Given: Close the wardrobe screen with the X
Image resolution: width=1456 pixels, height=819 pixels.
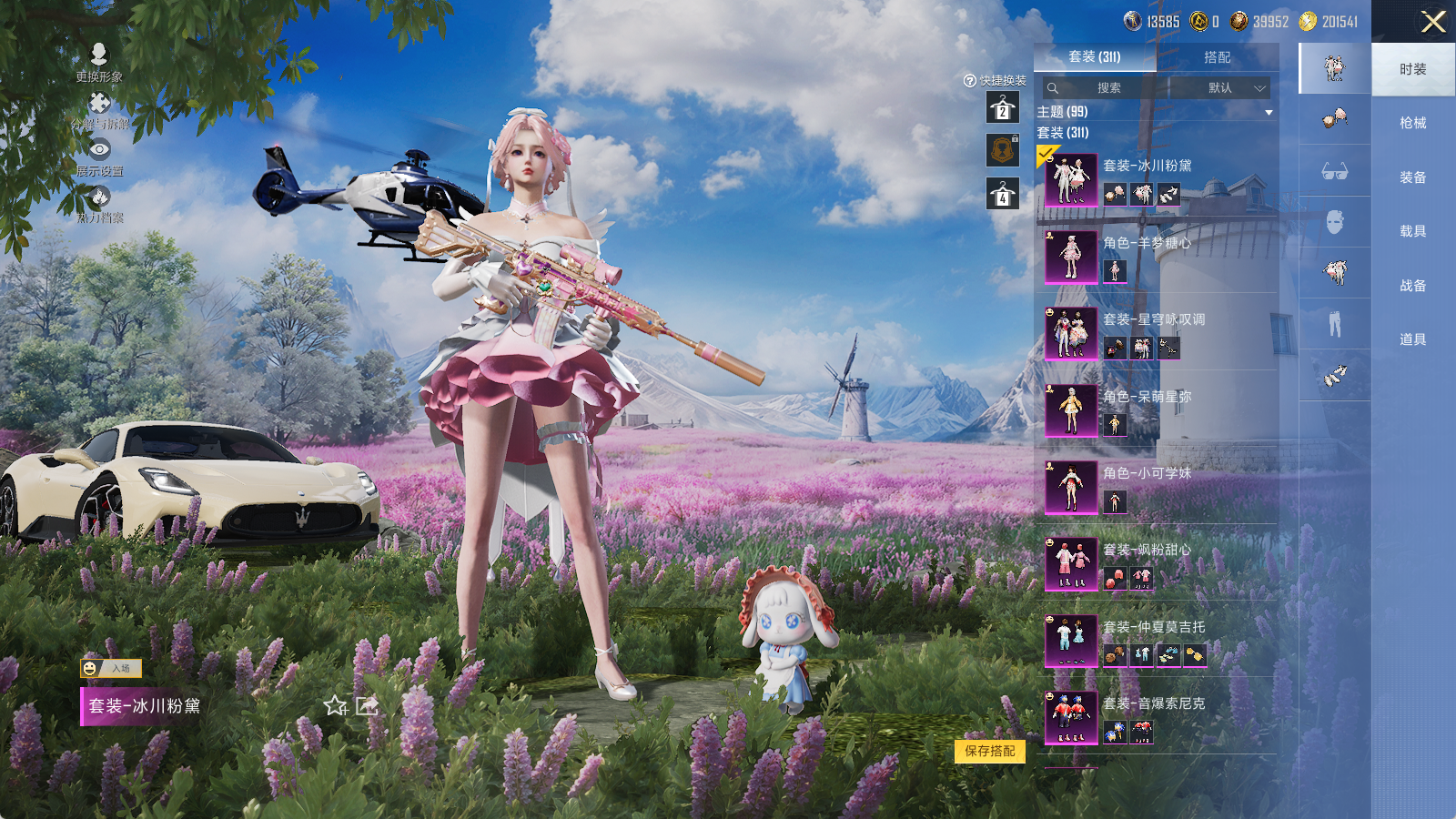Looking at the screenshot, I should coord(1433,22).
